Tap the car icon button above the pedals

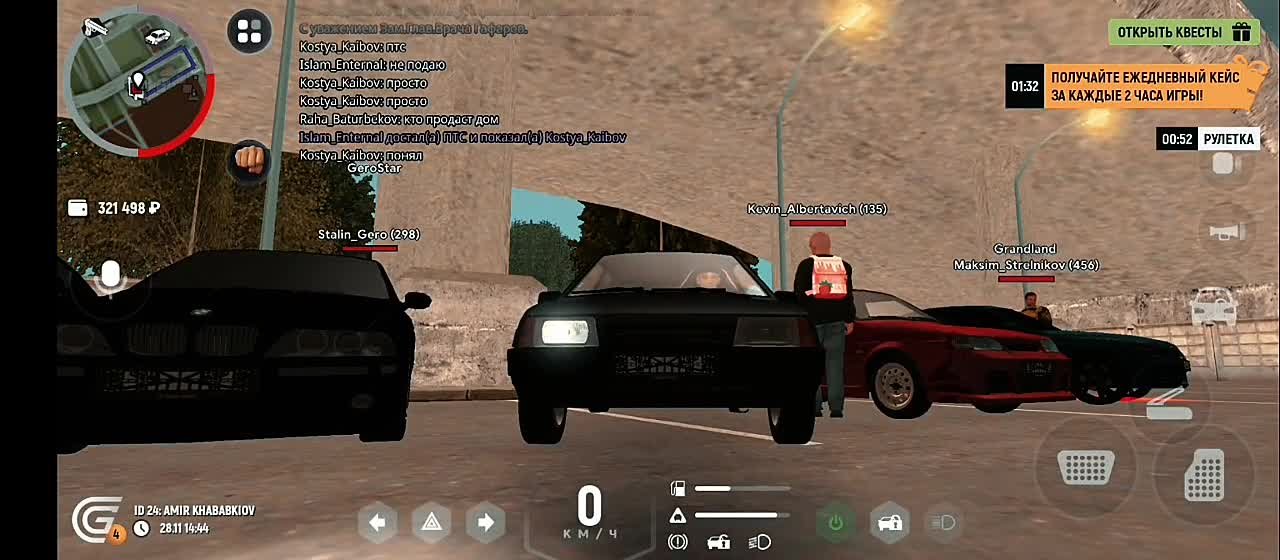pos(1214,304)
